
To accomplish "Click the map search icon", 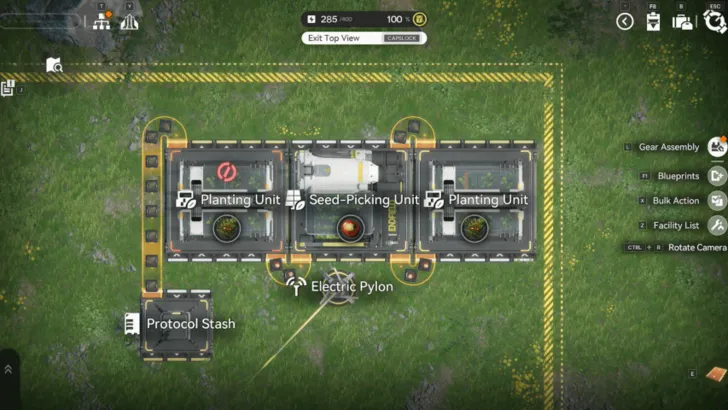I will [54, 66].
